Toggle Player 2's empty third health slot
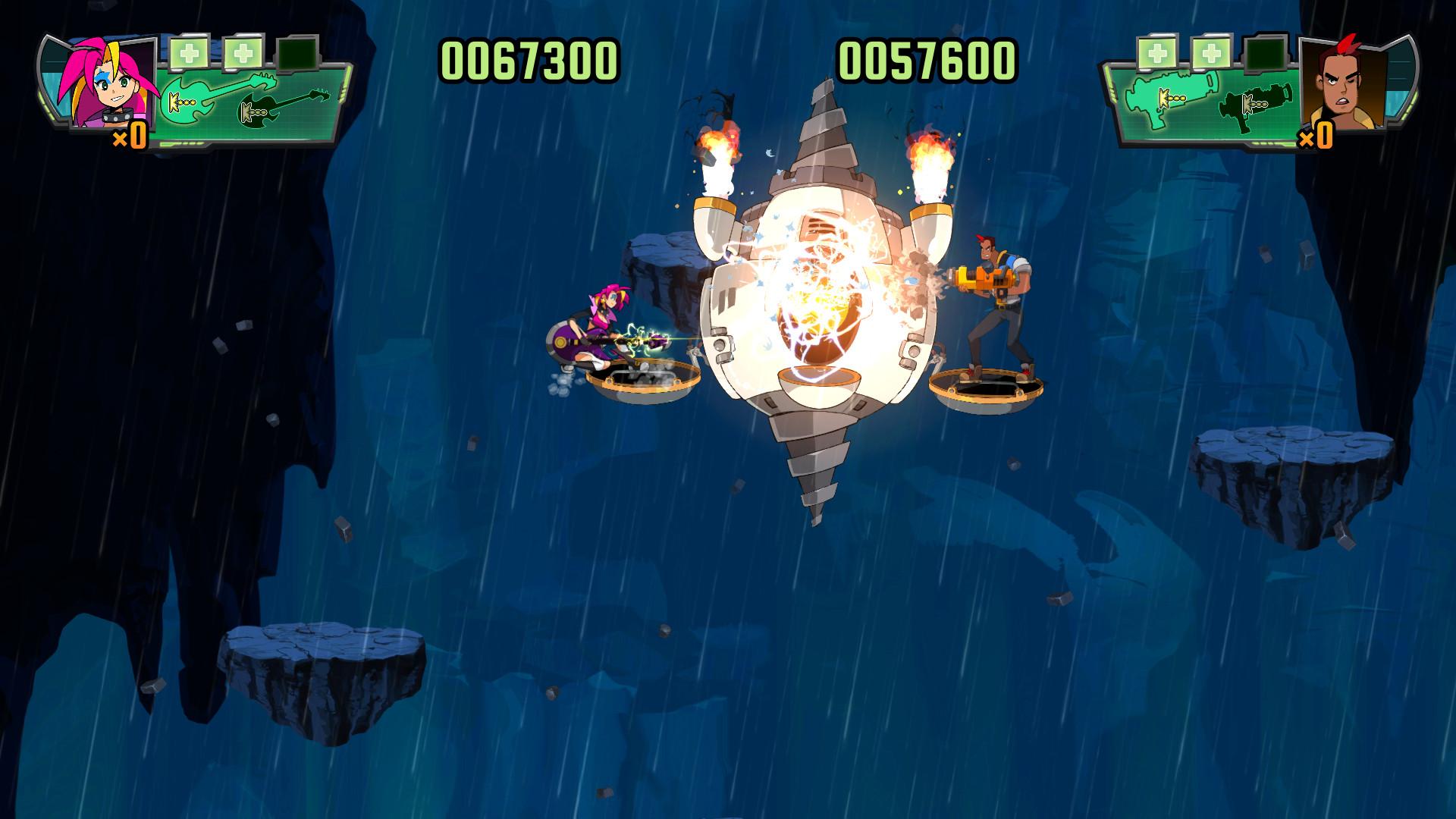This screenshot has height=819, width=1456. (x=1265, y=53)
